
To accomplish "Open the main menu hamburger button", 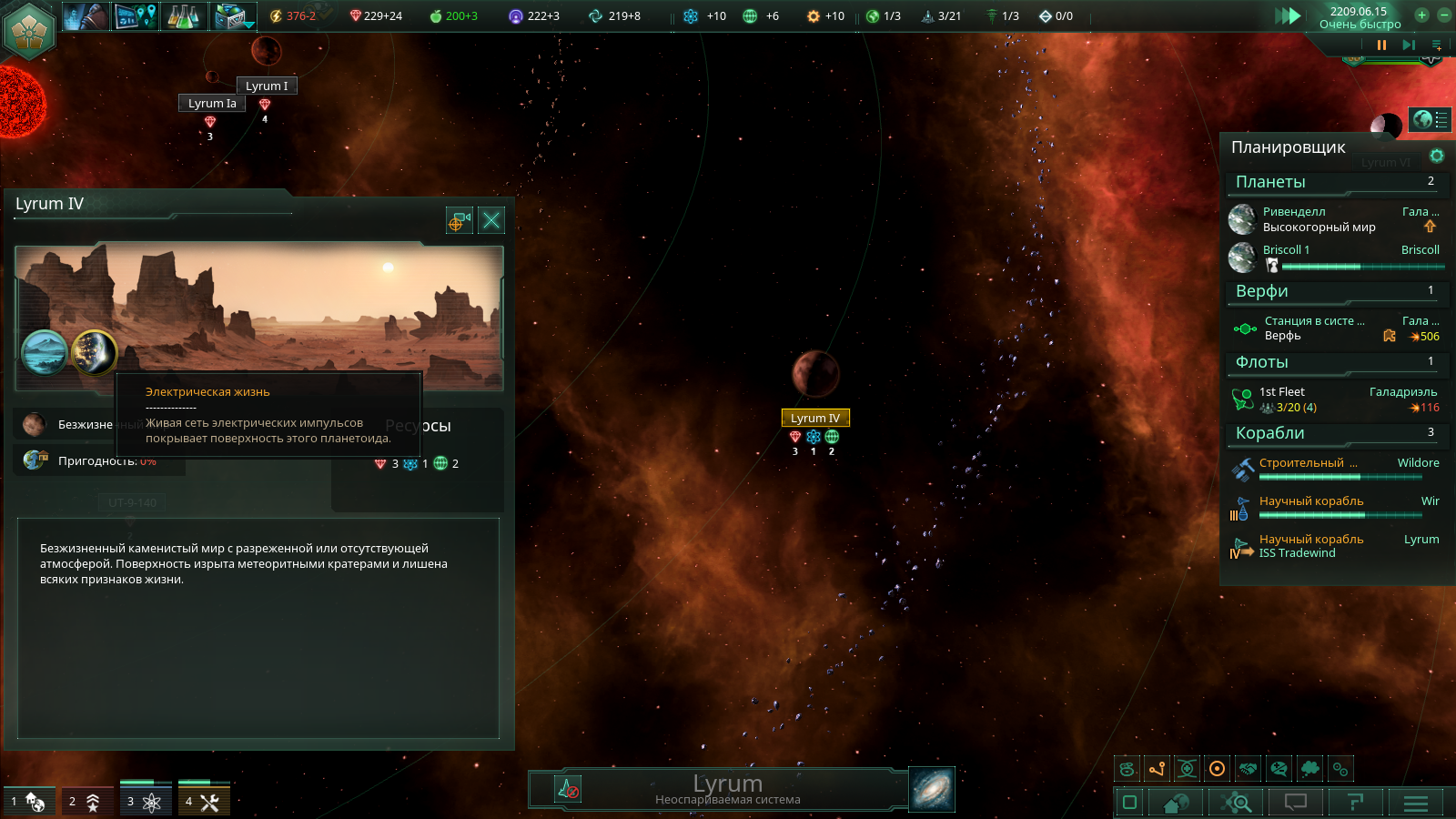I will [x=1415, y=803].
